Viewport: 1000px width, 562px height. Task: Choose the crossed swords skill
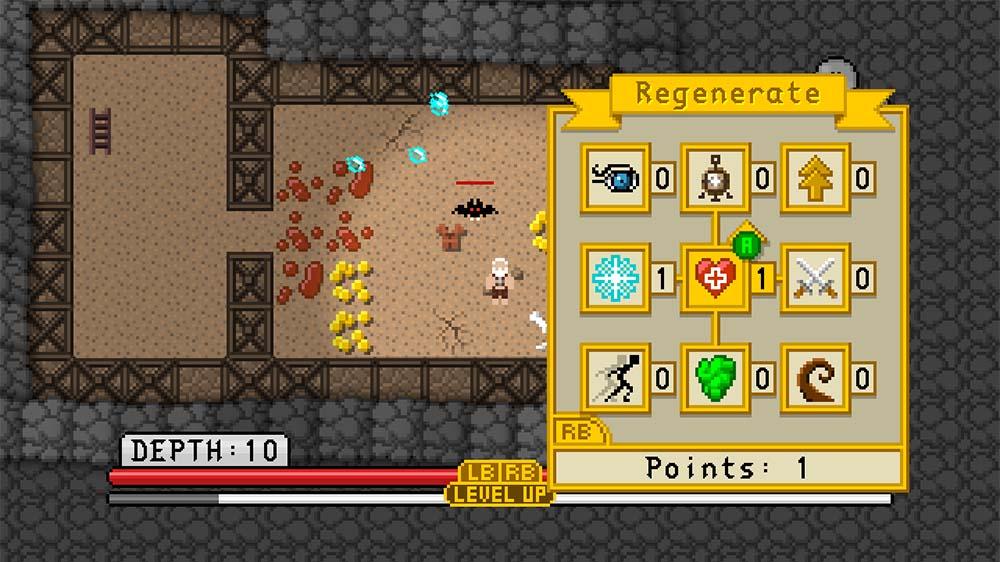814,278
